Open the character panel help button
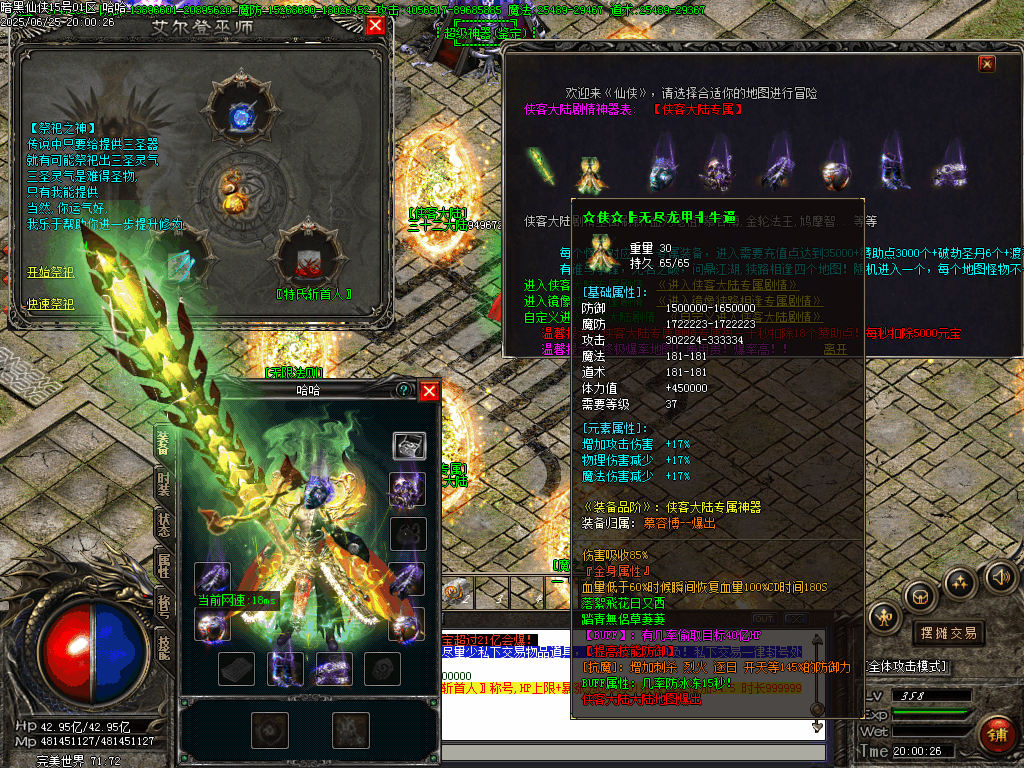 (x=404, y=390)
